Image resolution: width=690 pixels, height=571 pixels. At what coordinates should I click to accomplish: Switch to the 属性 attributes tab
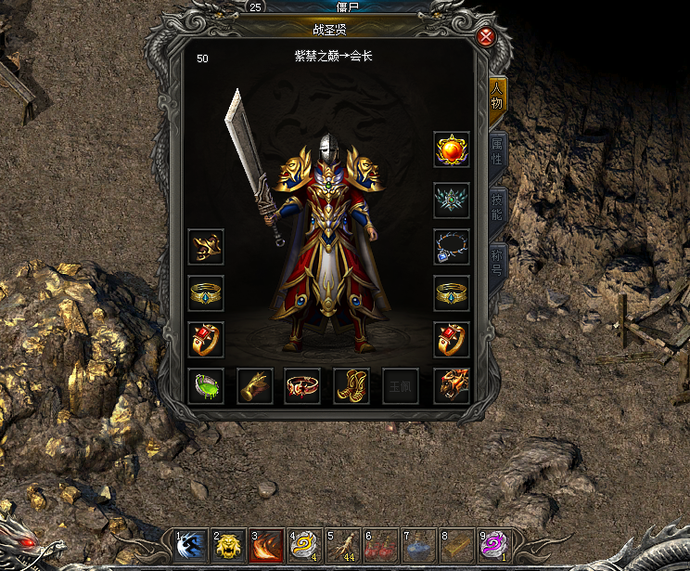(x=496, y=153)
